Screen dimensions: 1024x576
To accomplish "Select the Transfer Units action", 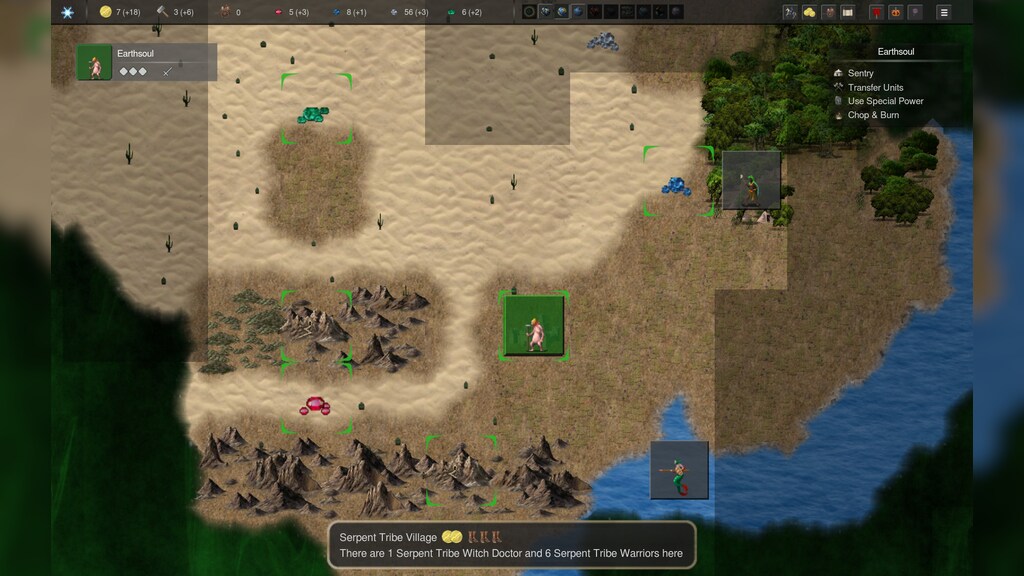I will [x=874, y=87].
